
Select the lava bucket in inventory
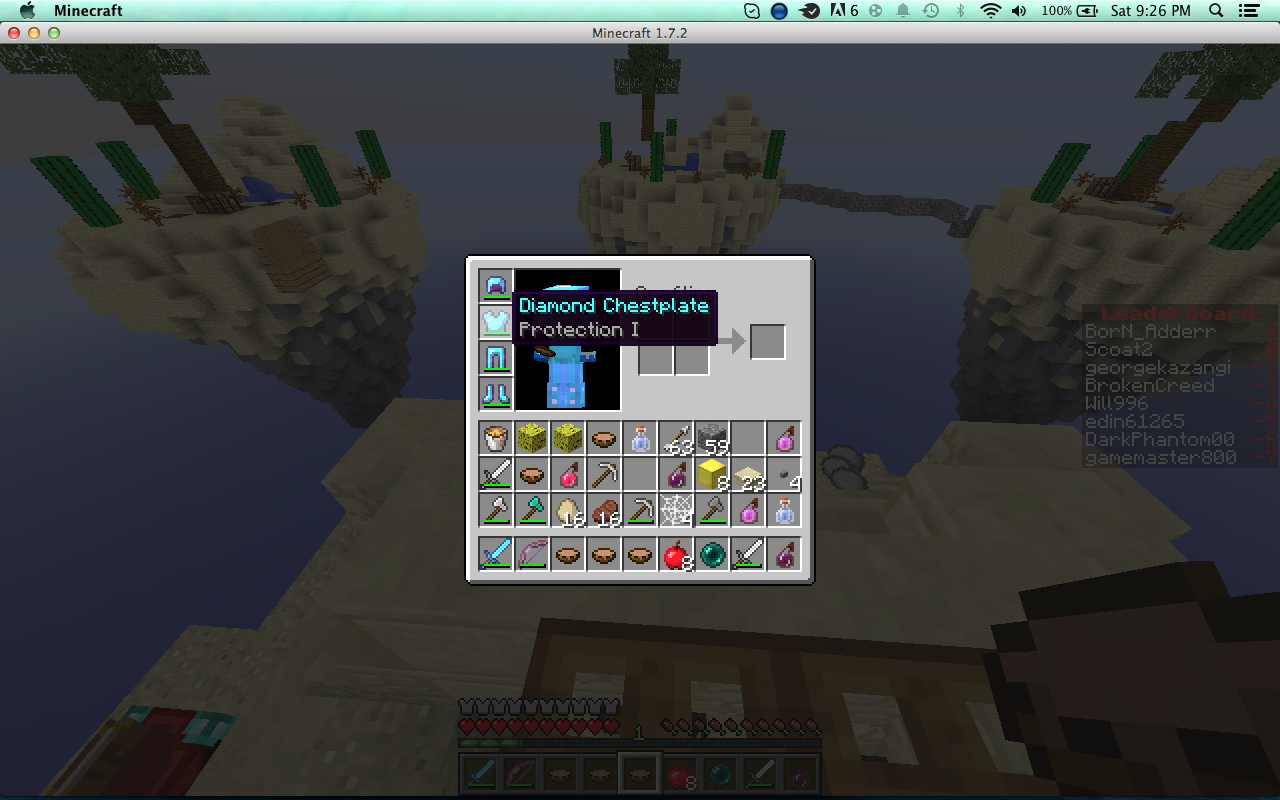496,438
